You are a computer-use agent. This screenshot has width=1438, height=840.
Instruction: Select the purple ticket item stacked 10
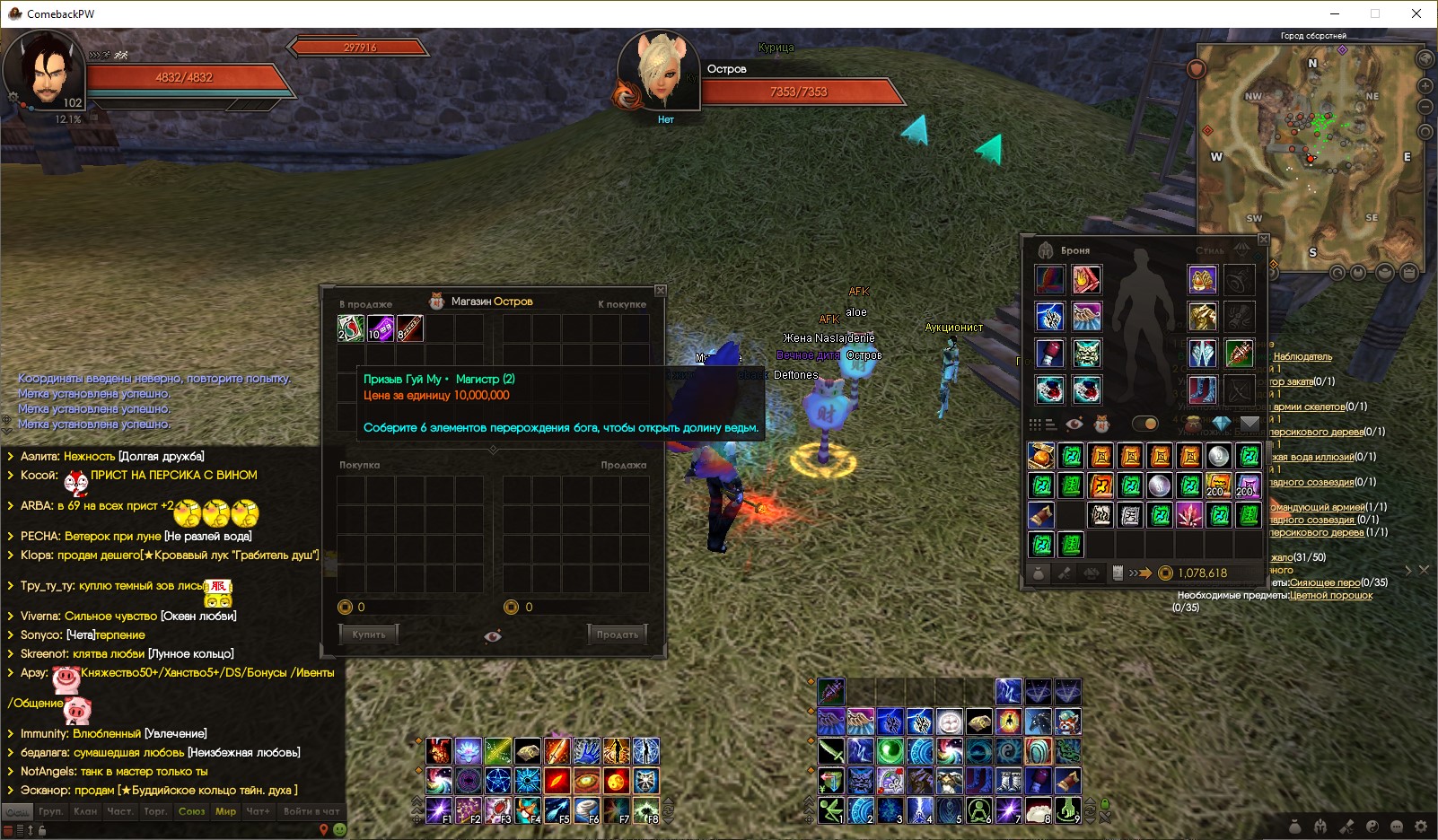(381, 328)
